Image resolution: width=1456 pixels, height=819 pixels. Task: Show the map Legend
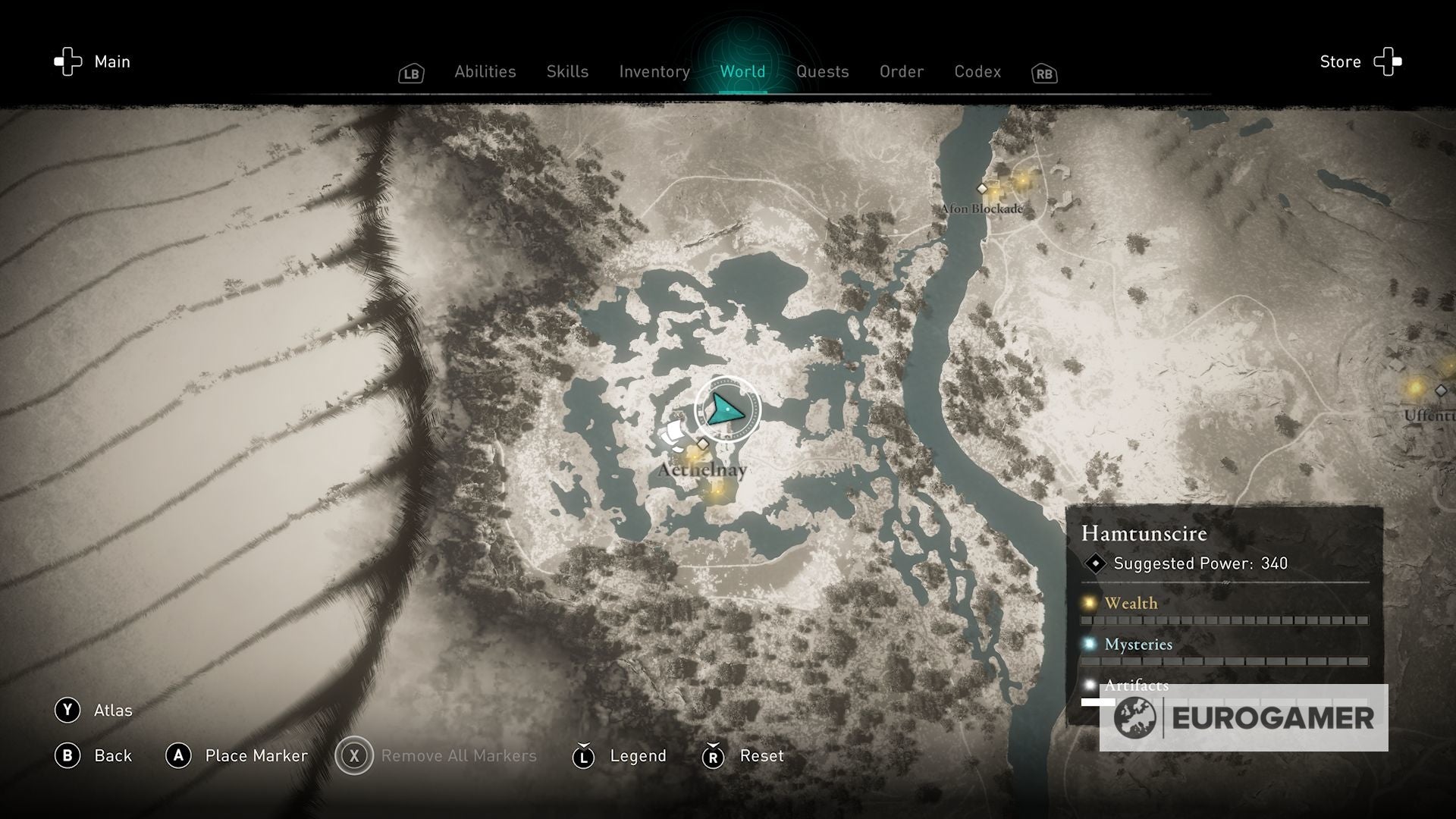[x=620, y=755]
